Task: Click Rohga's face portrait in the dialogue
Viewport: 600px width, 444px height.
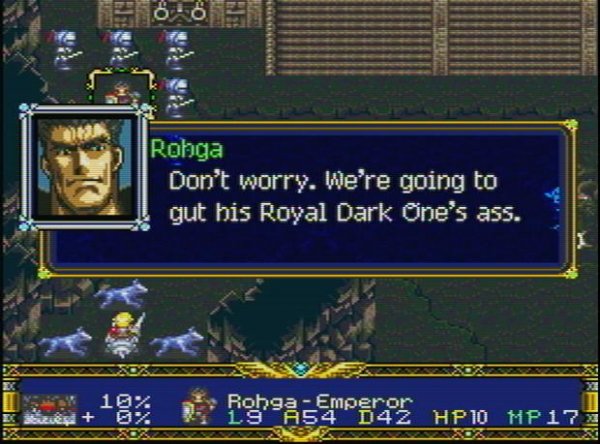Action: point(85,167)
